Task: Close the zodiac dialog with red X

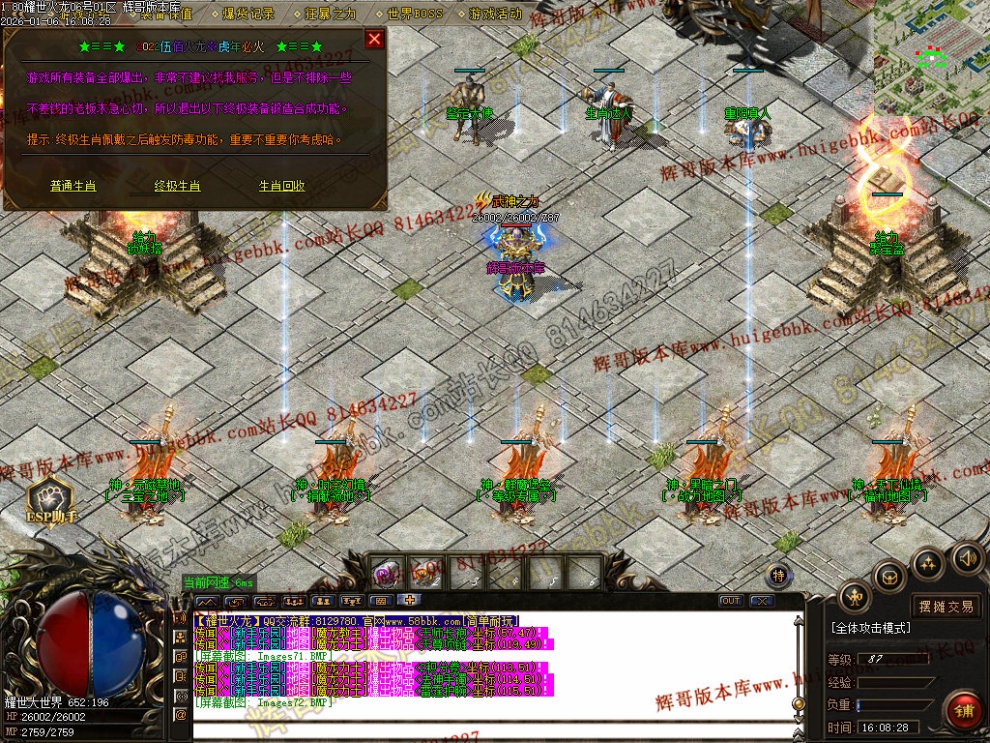Action: click(x=374, y=39)
